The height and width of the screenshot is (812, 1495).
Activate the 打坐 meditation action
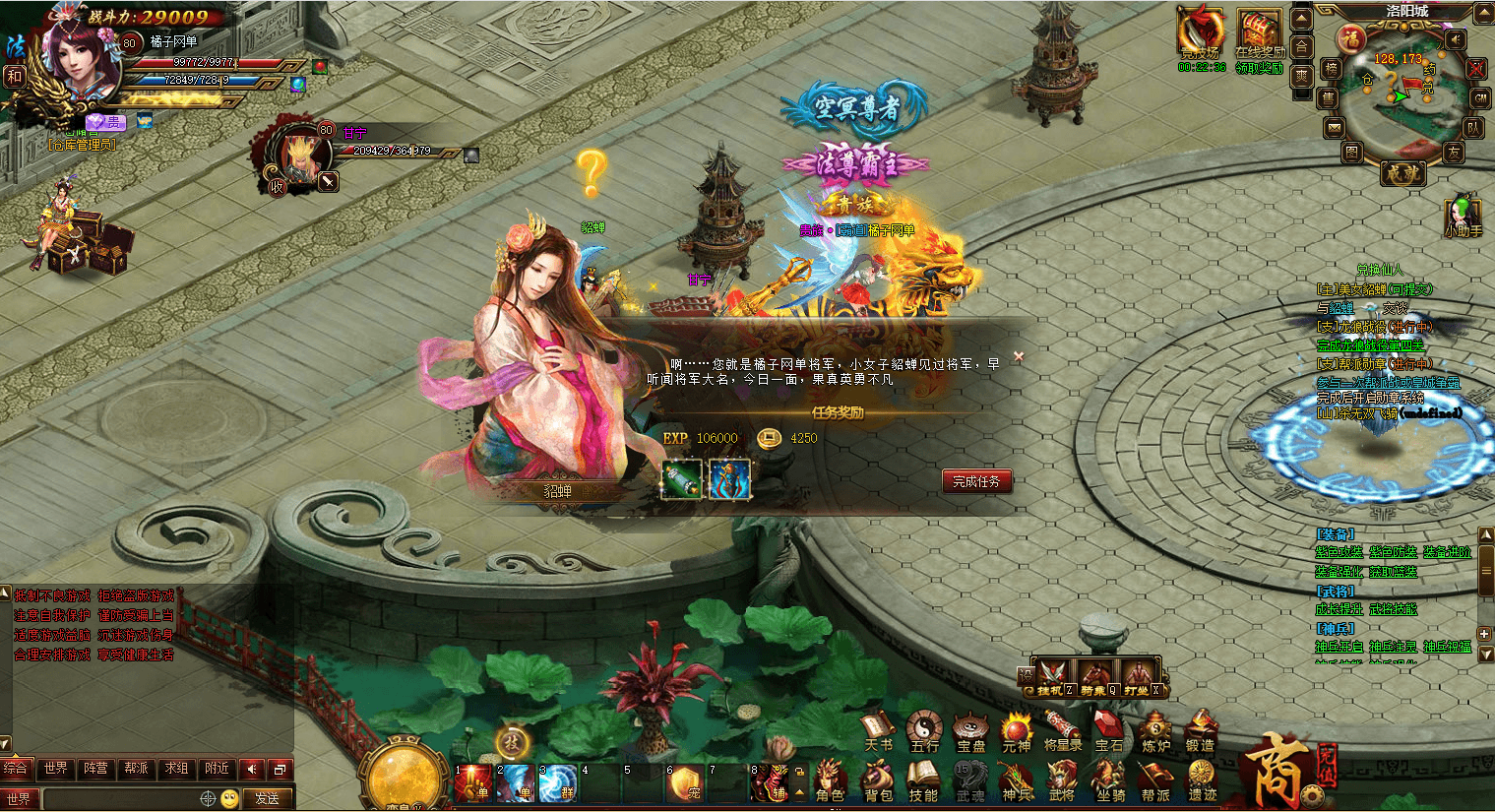point(1139,677)
